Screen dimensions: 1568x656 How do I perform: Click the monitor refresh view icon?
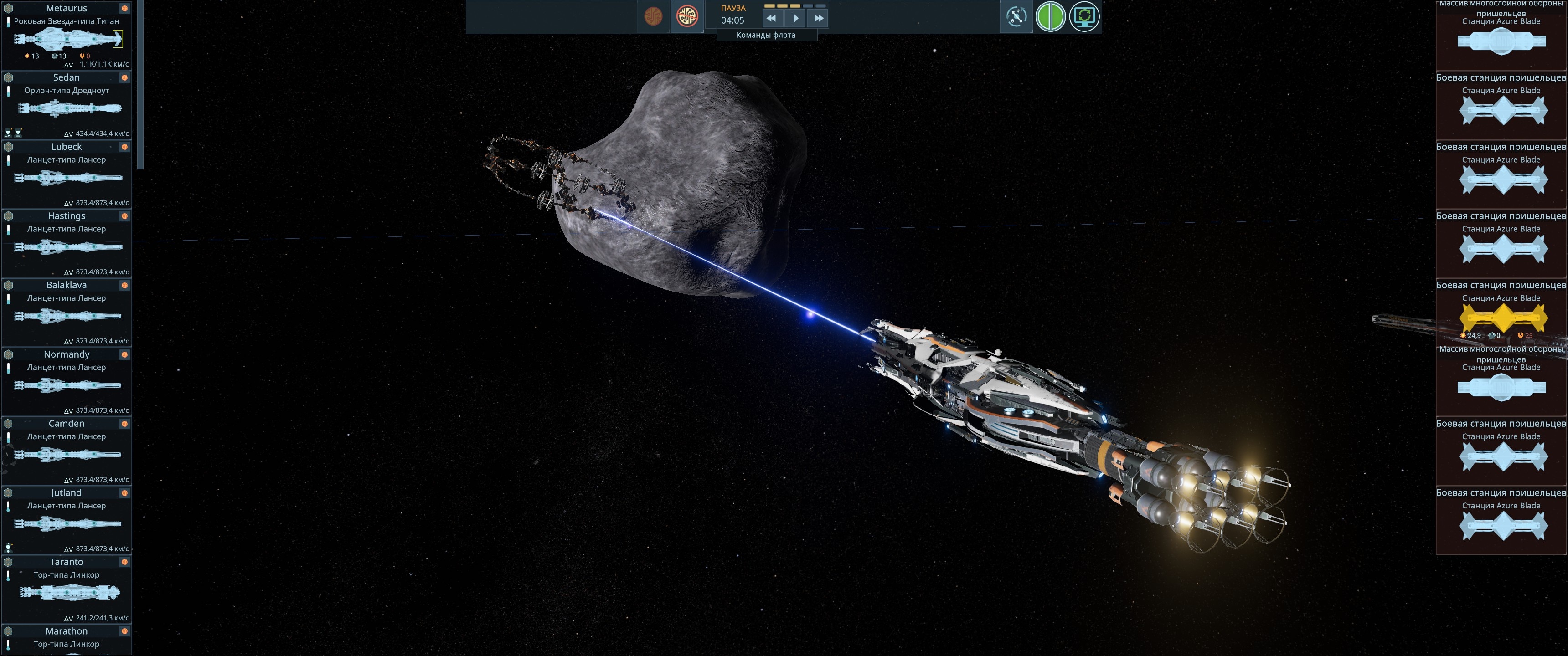tap(1084, 16)
